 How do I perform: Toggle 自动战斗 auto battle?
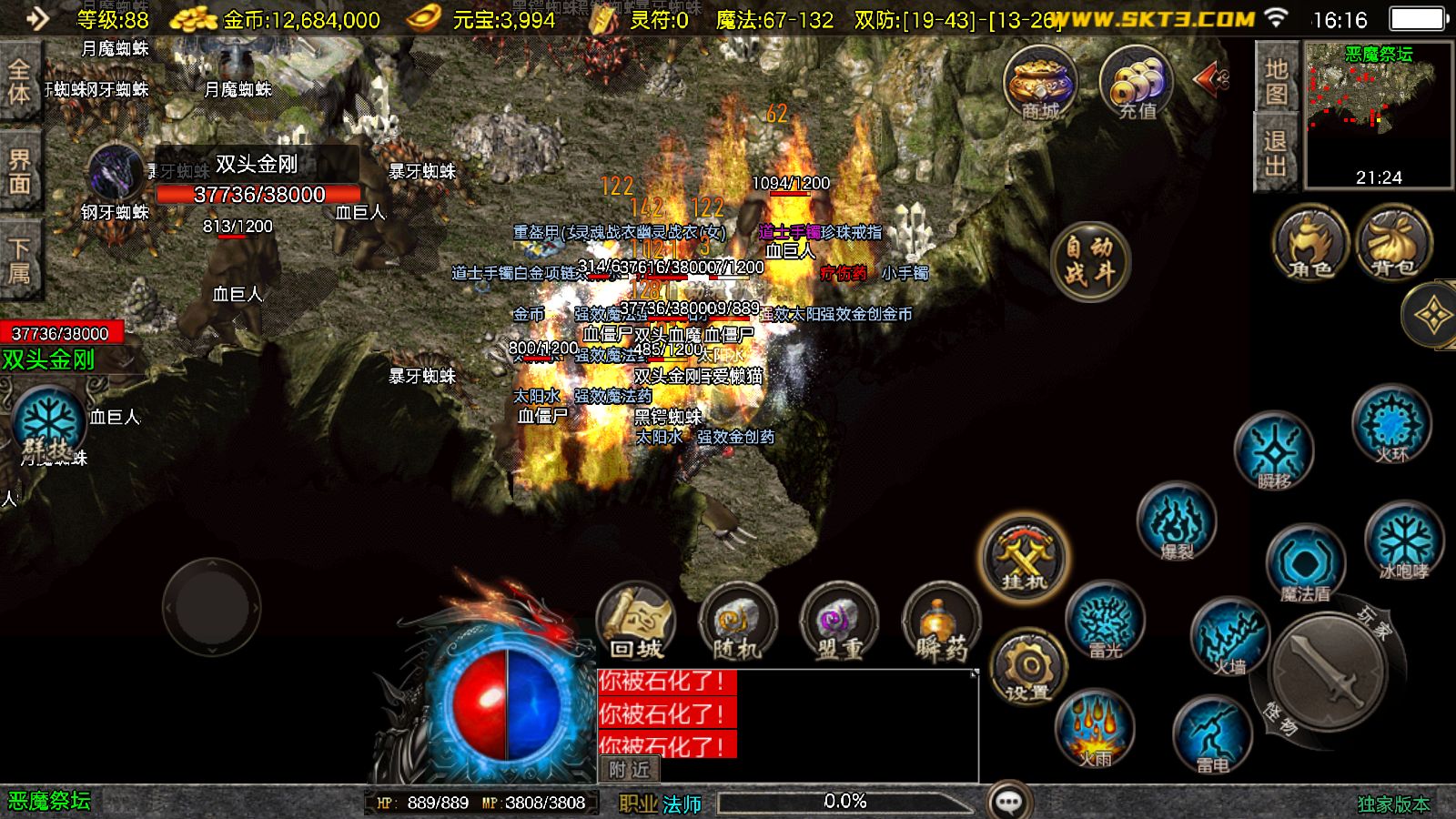click(x=1089, y=260)
